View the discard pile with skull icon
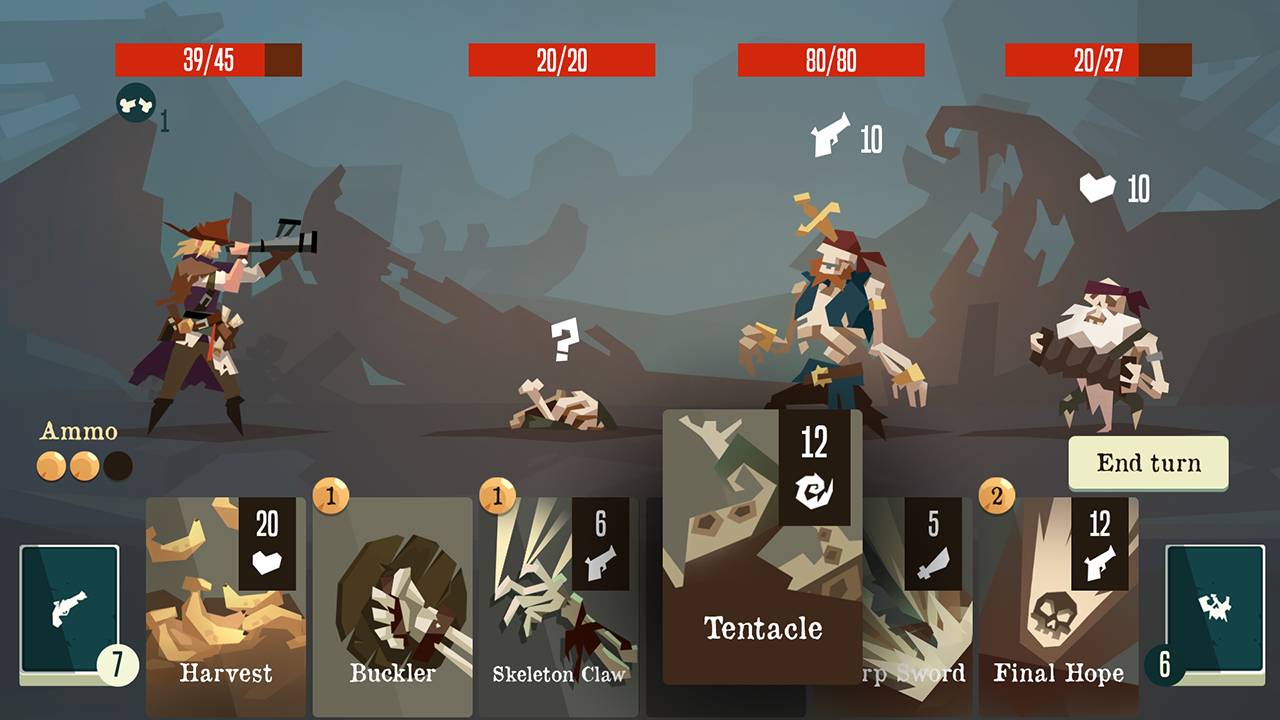 coord(1215,609)
